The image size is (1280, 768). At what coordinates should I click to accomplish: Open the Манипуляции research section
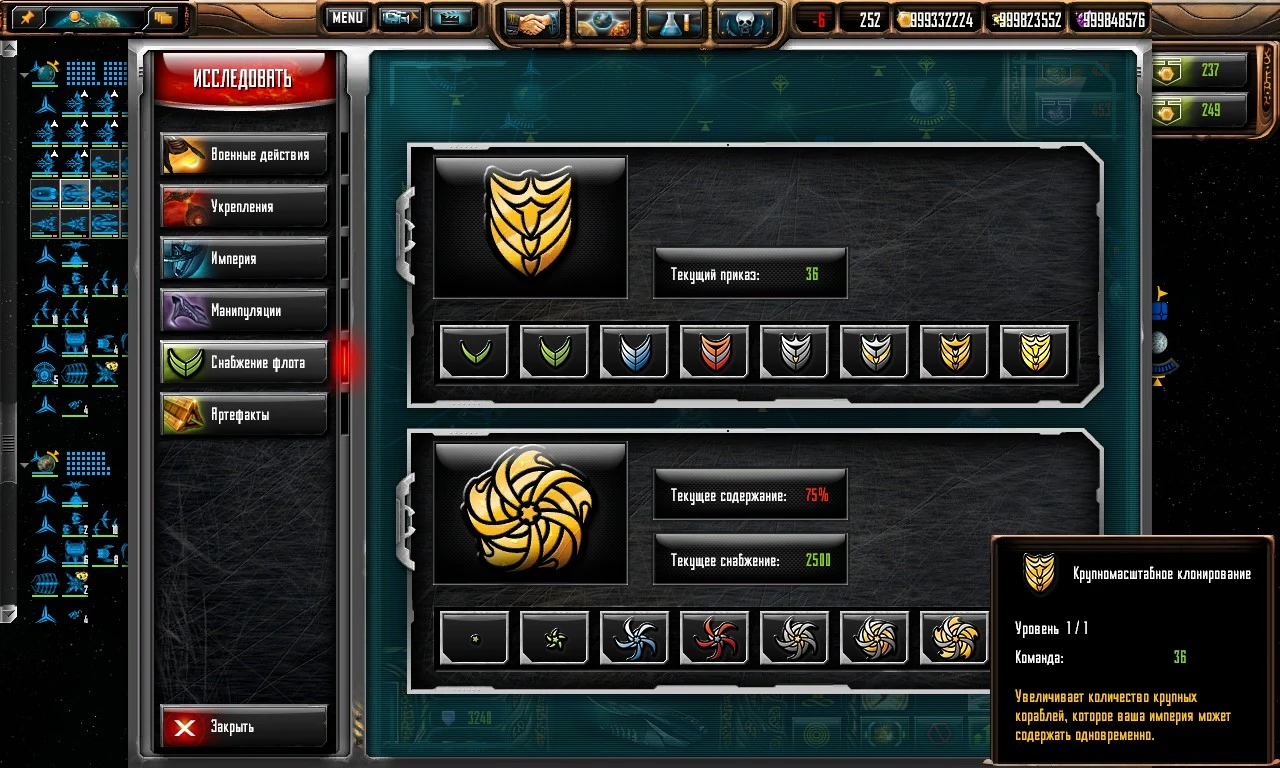tap(243, 310)
